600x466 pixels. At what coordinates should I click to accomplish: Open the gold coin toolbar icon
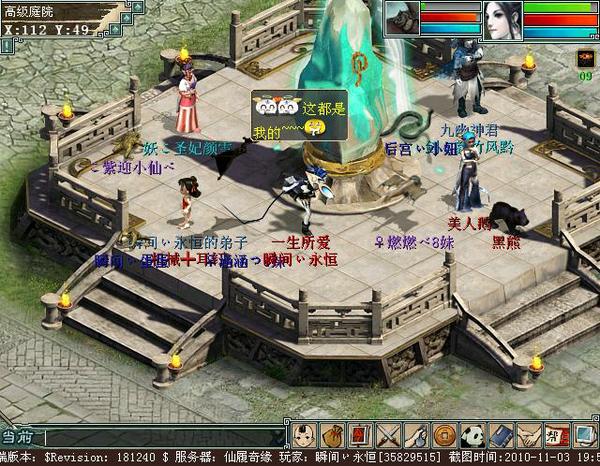coord(443,435)
